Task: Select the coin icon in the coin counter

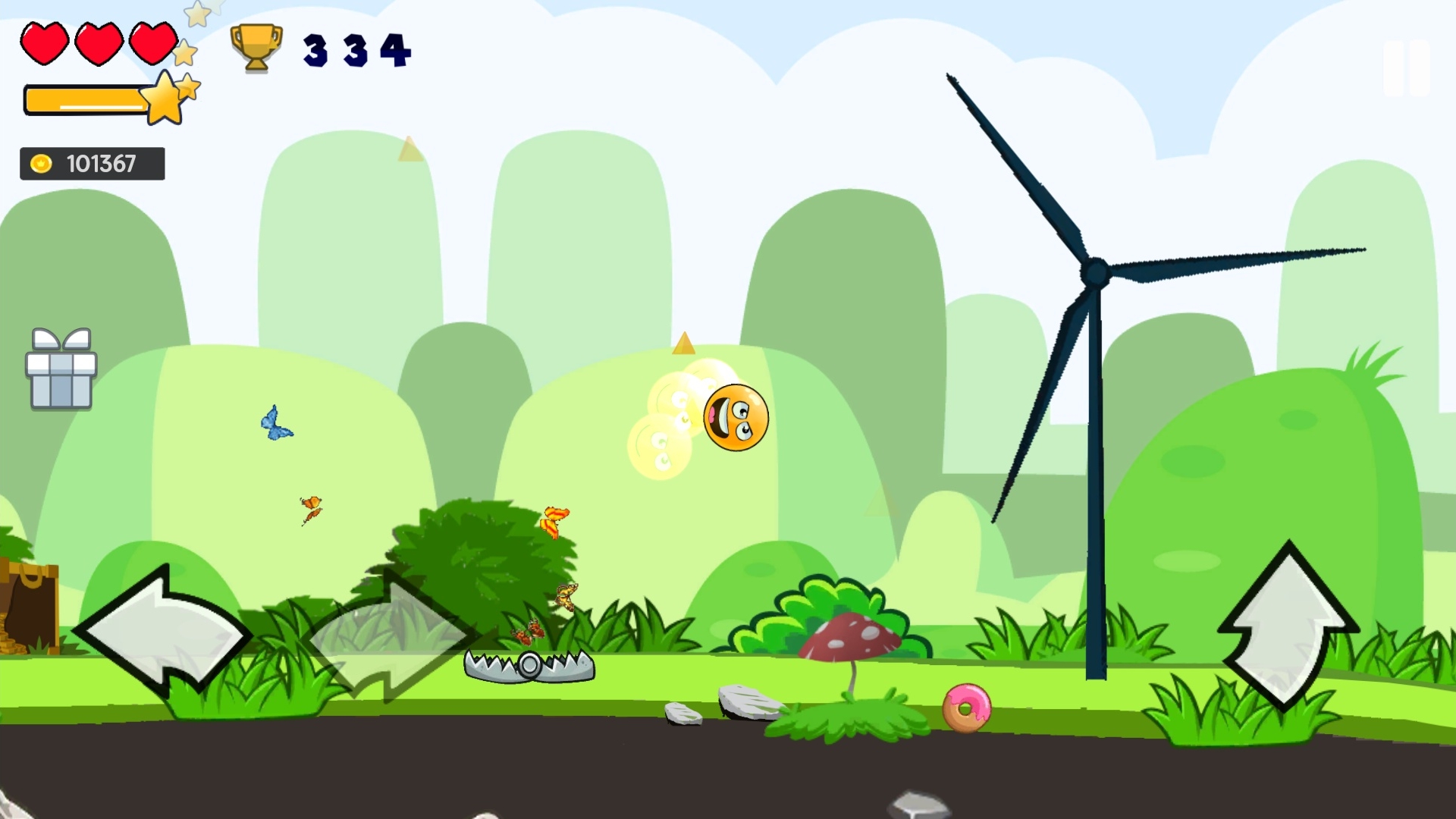Action: coord(42,162)
